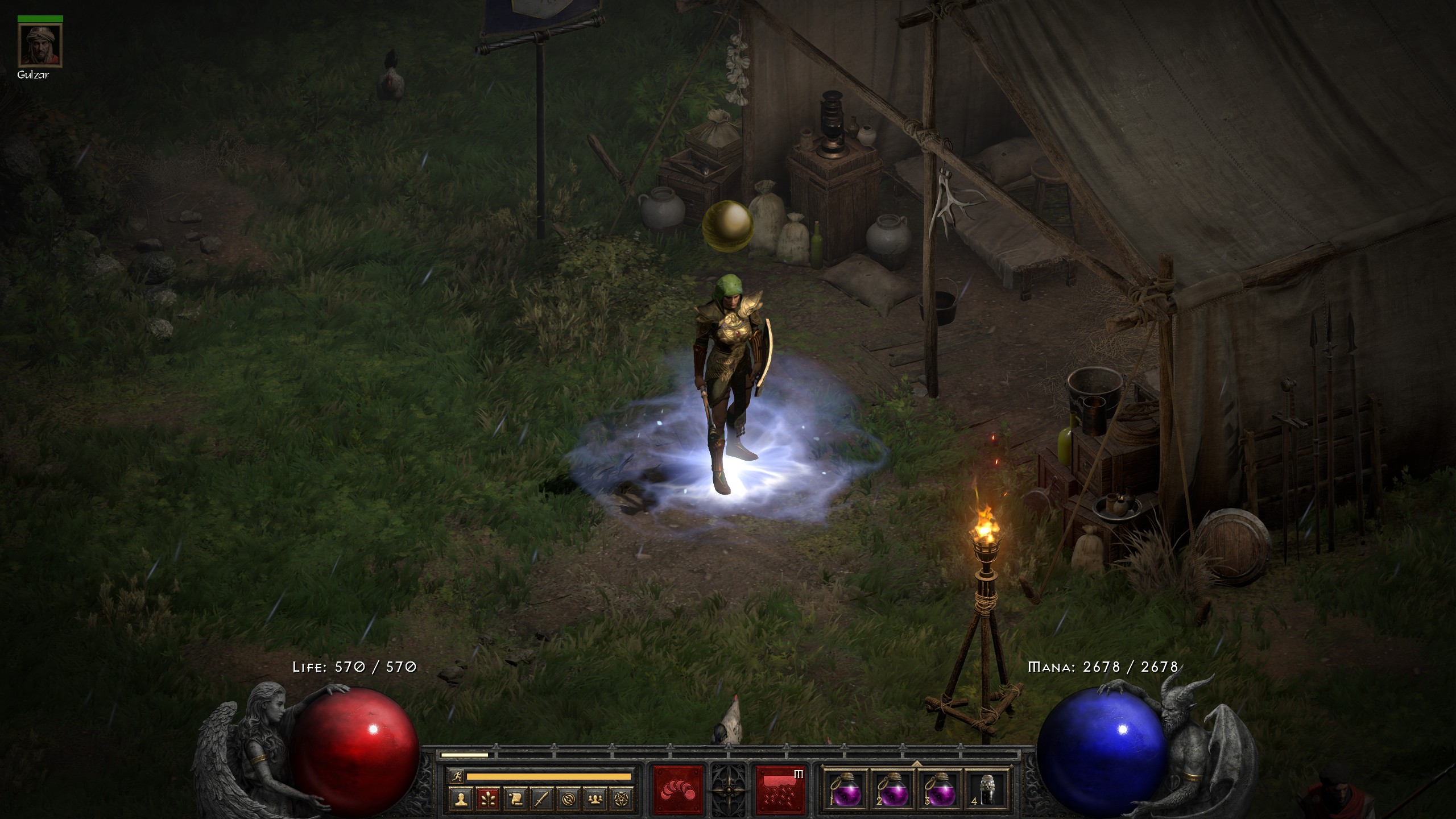Viewport: 1456px width, 819px height.
Task: Open the inventory with the sword icon
Action: 541,800
